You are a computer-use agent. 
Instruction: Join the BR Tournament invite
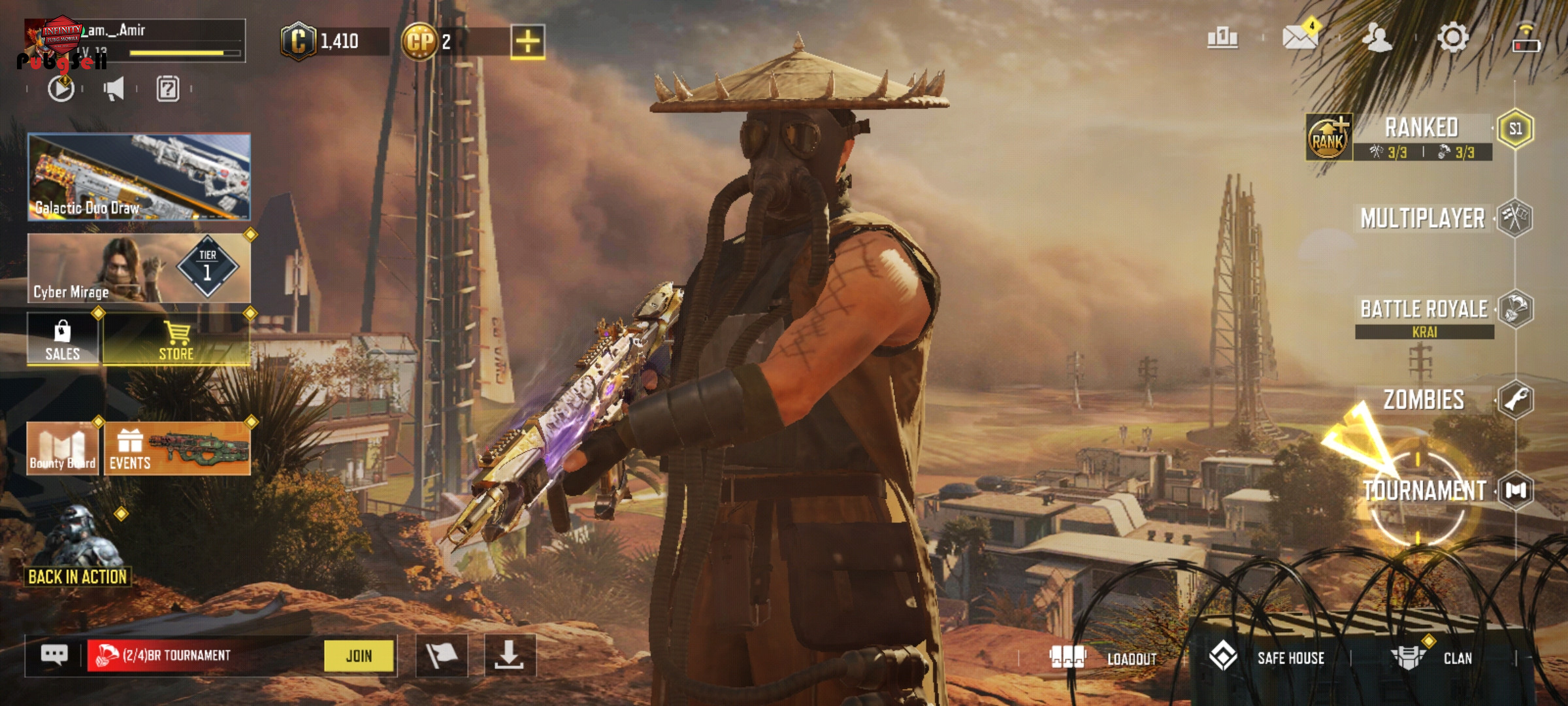(359, 656)
